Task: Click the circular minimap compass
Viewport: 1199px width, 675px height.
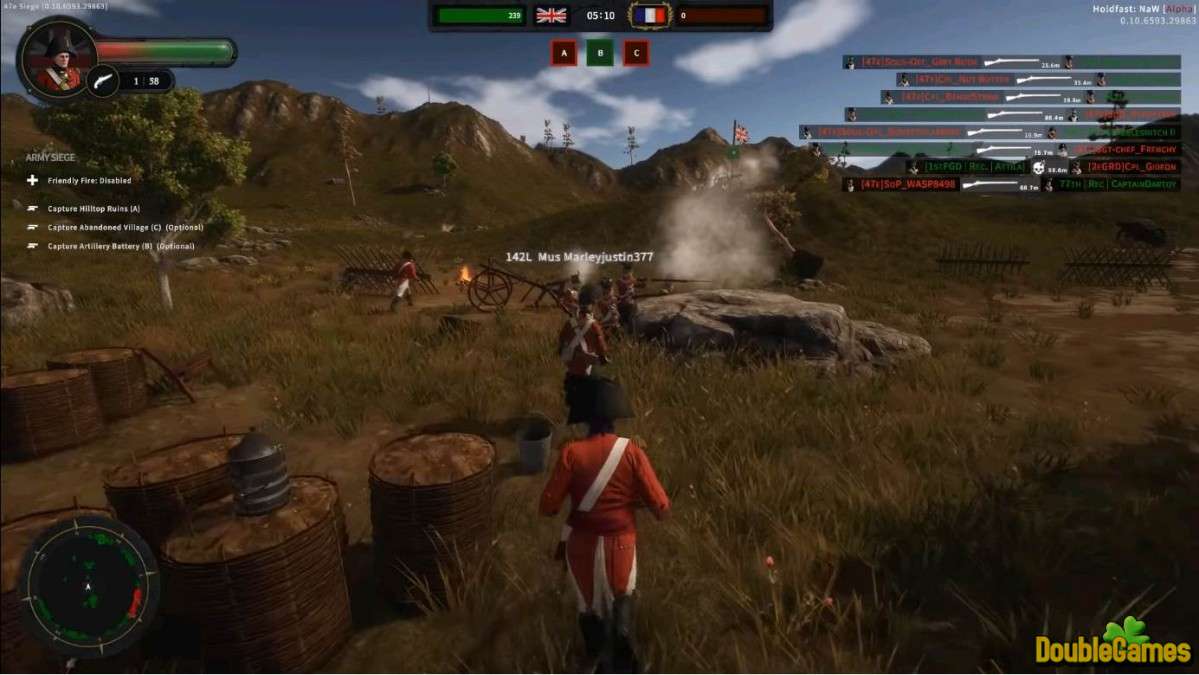Action: click(88, 586)
